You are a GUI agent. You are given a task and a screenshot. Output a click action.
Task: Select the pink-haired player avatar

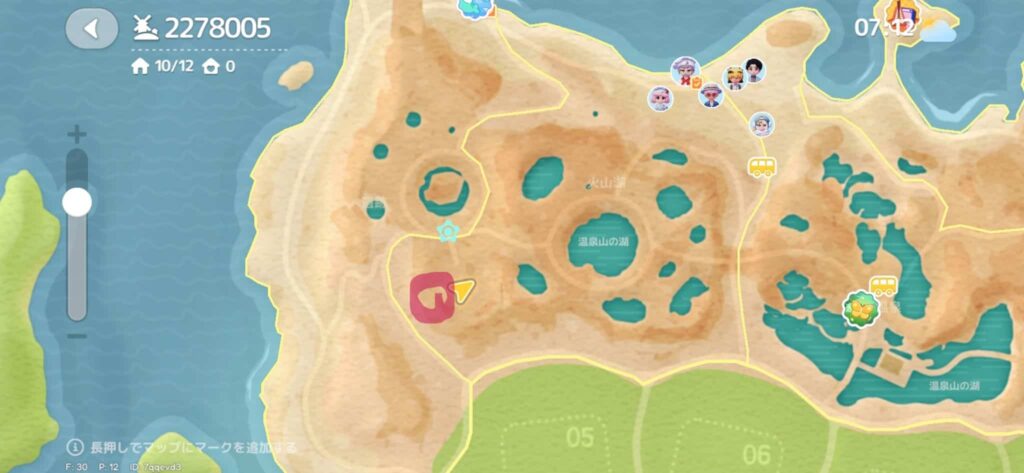point(659,98)
